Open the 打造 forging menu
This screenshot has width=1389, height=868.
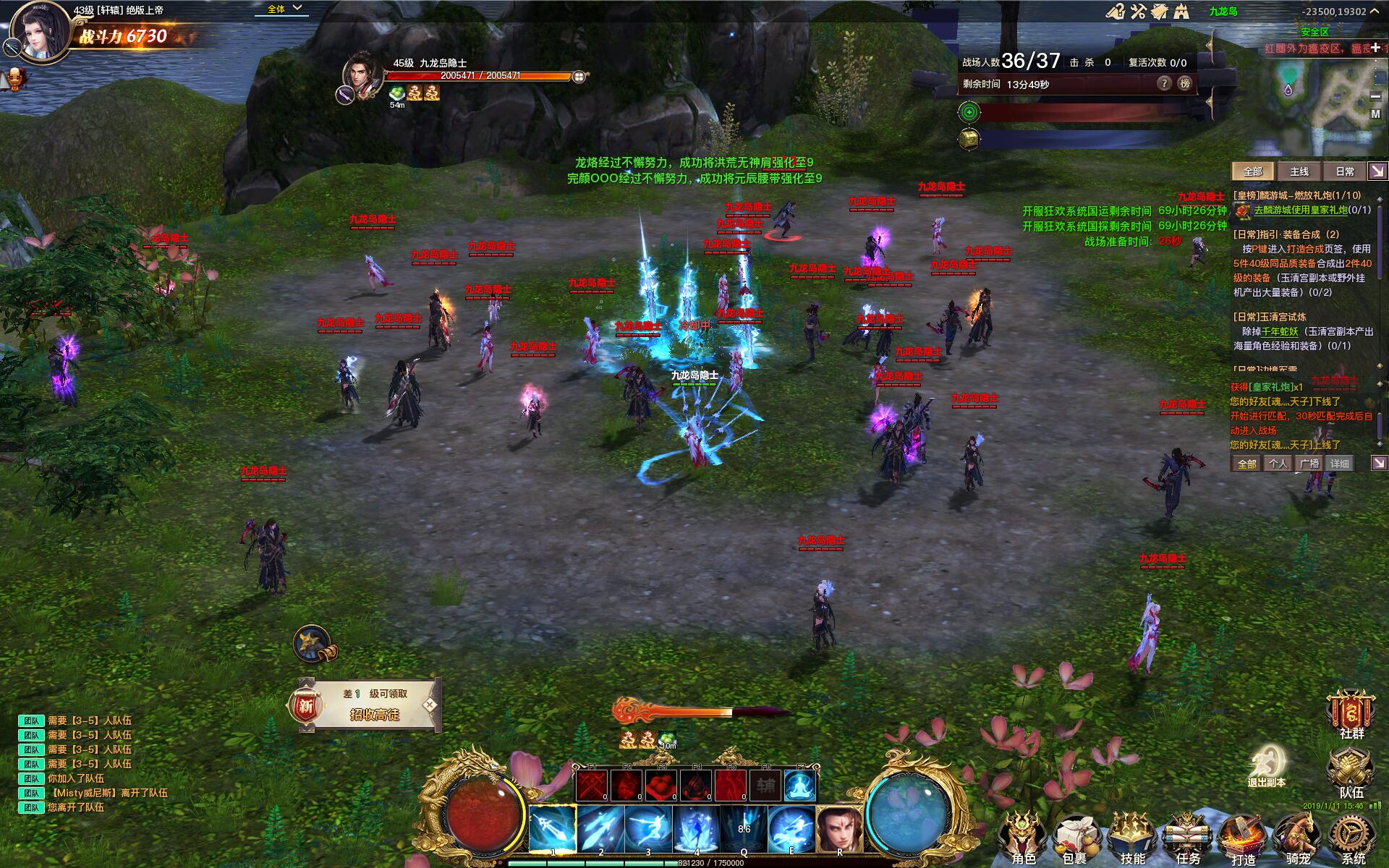tap(1242, 838)
